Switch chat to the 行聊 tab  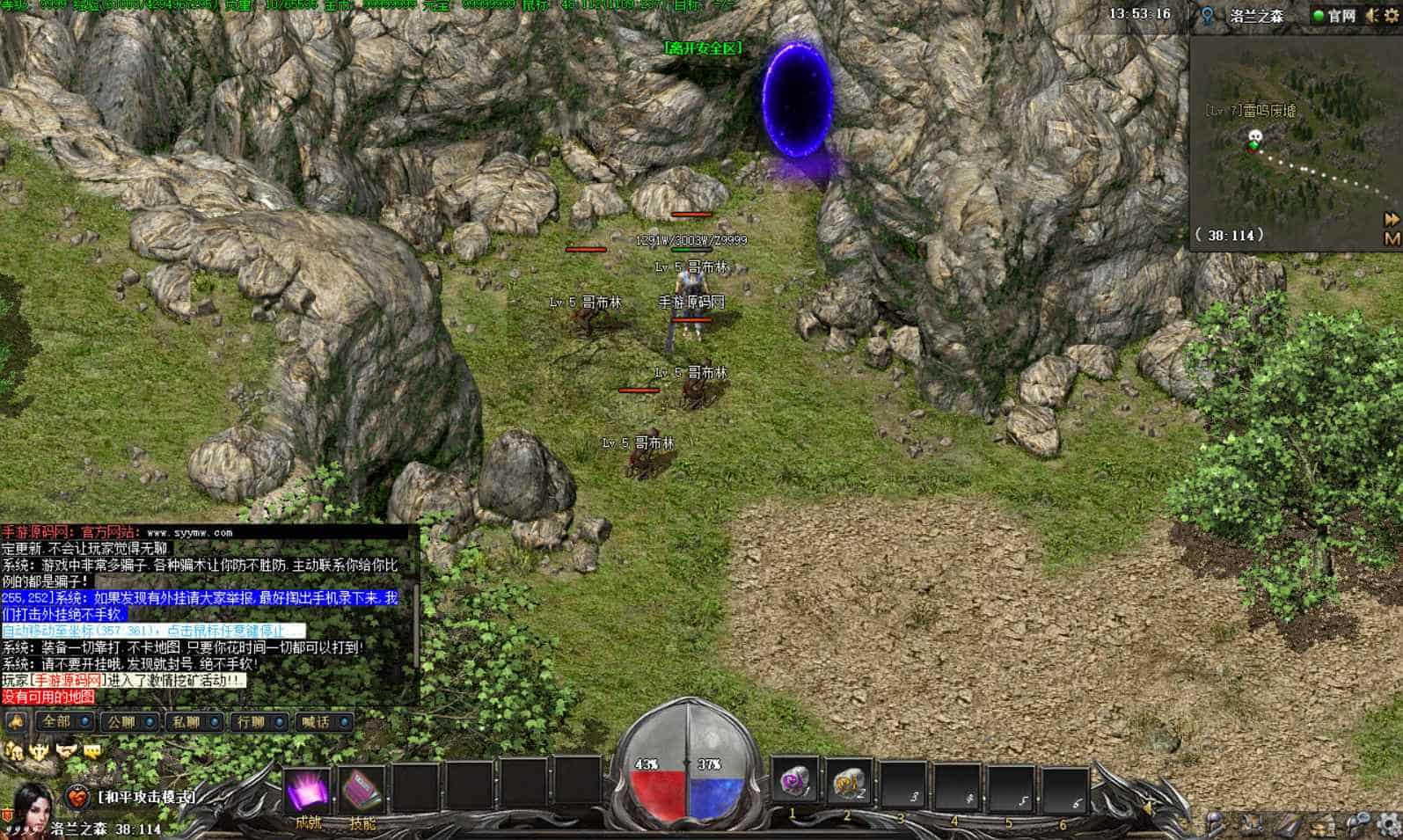(x=259, y=721)
